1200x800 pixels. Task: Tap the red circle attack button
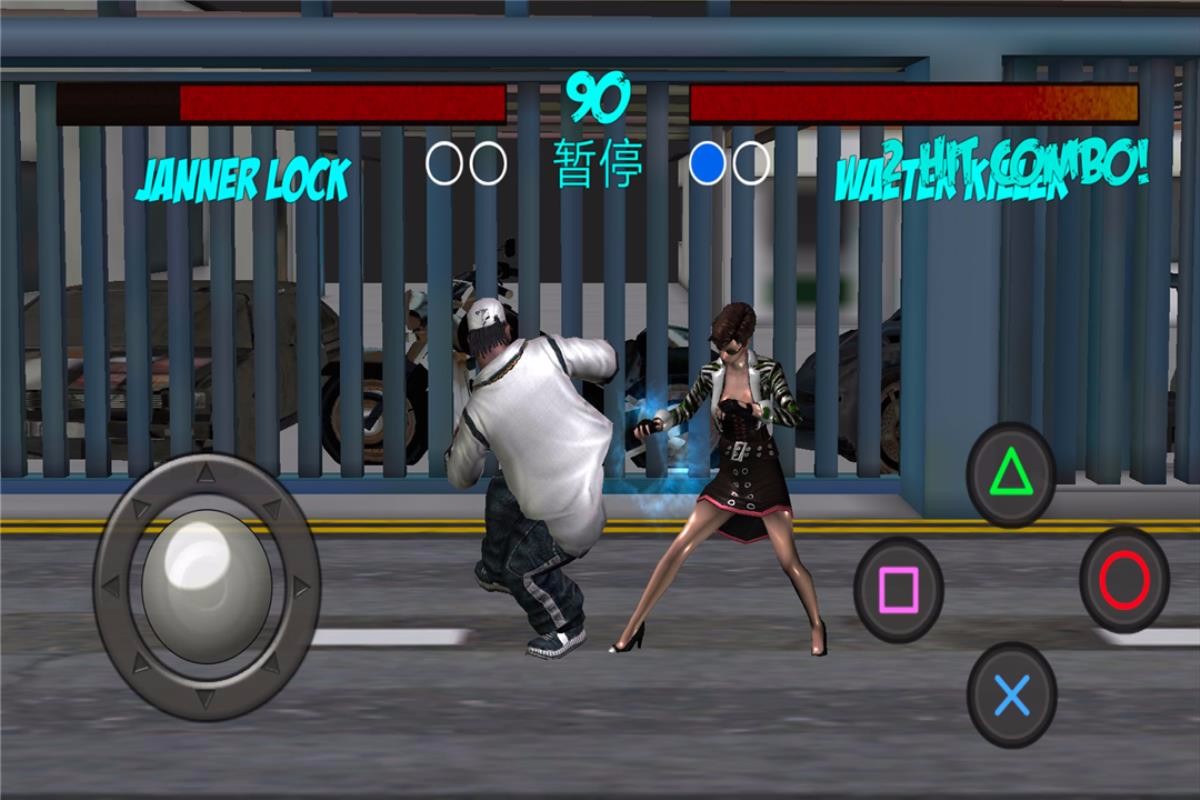tap(1124, 580)
